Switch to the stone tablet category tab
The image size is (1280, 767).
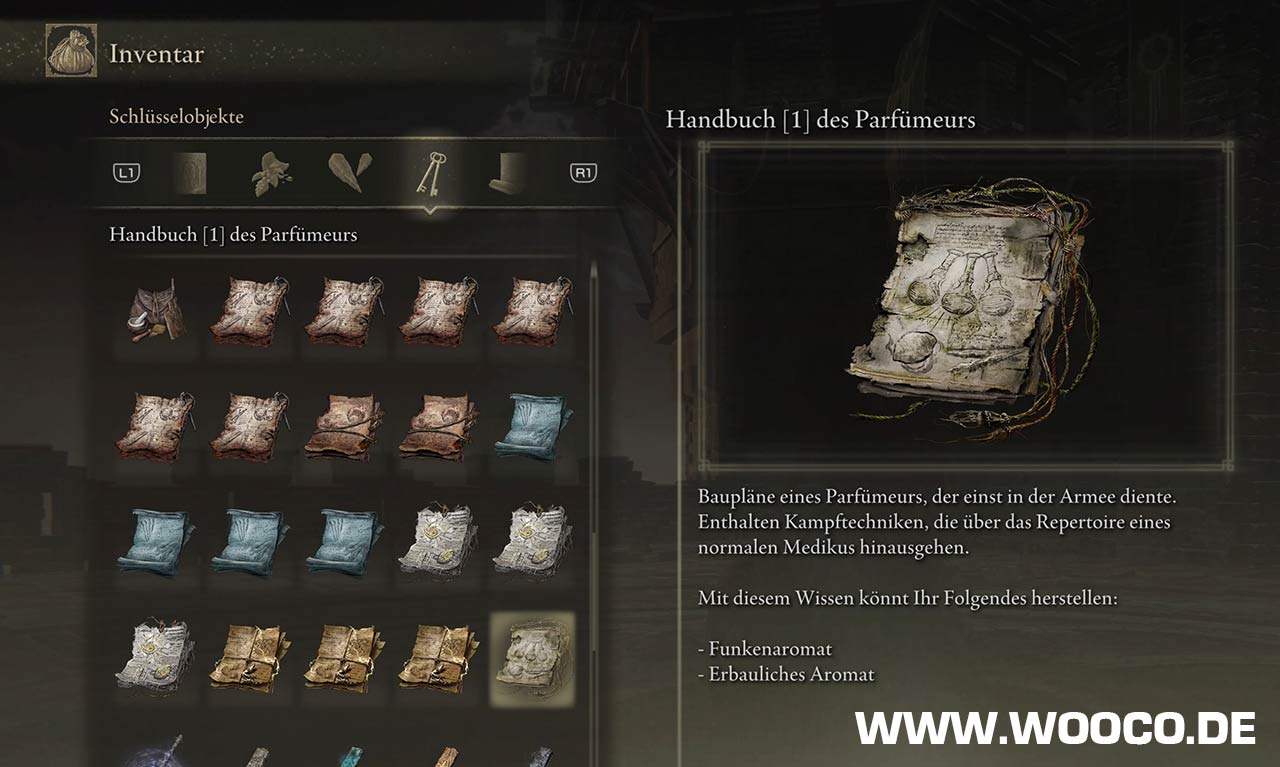pyautogui.click(x=189, y=174)
